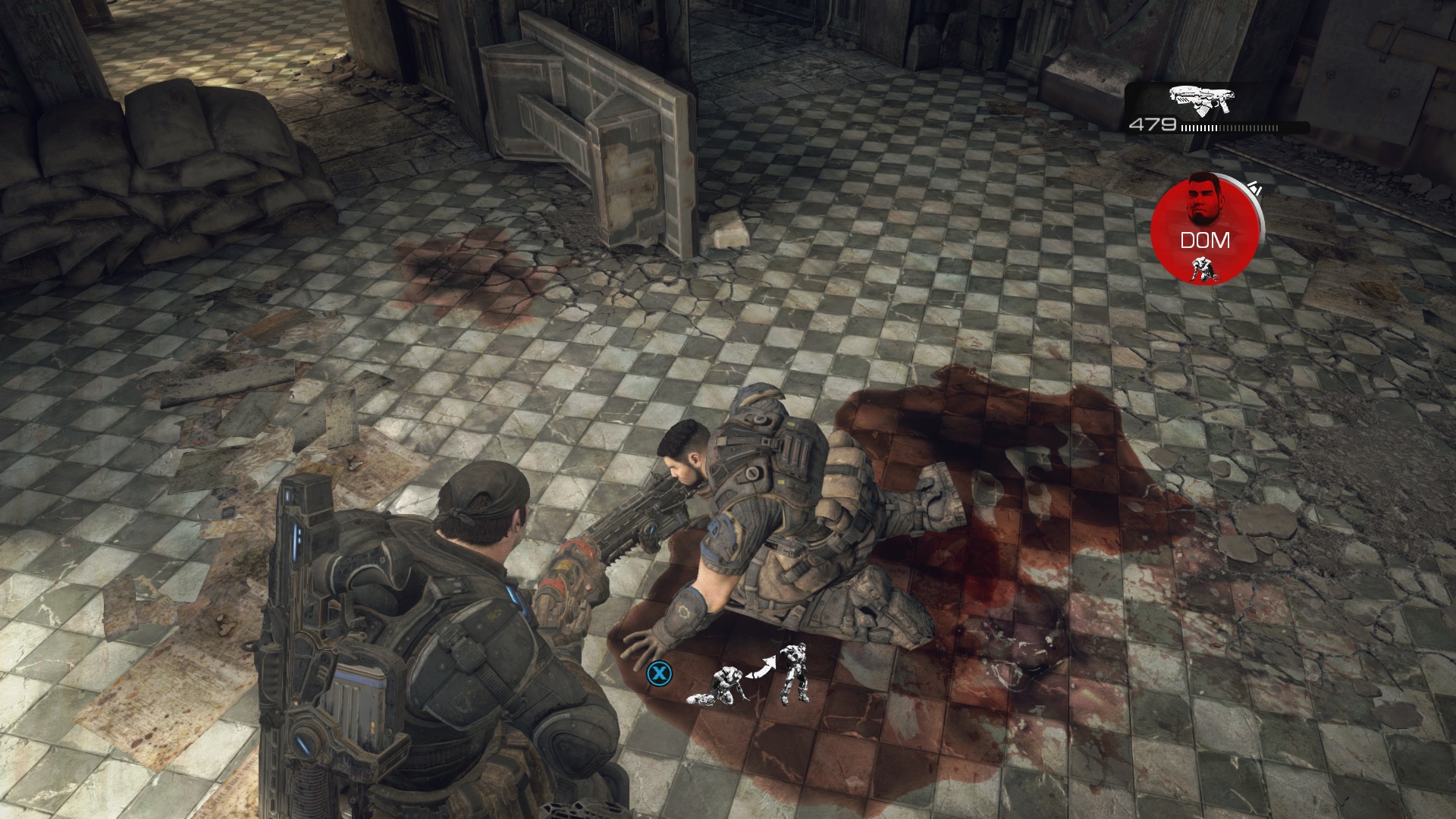Click the downed-soldier icon inside DOM's marker
The width and height of the screenshot is (1456, 819).
[1204, 268]
